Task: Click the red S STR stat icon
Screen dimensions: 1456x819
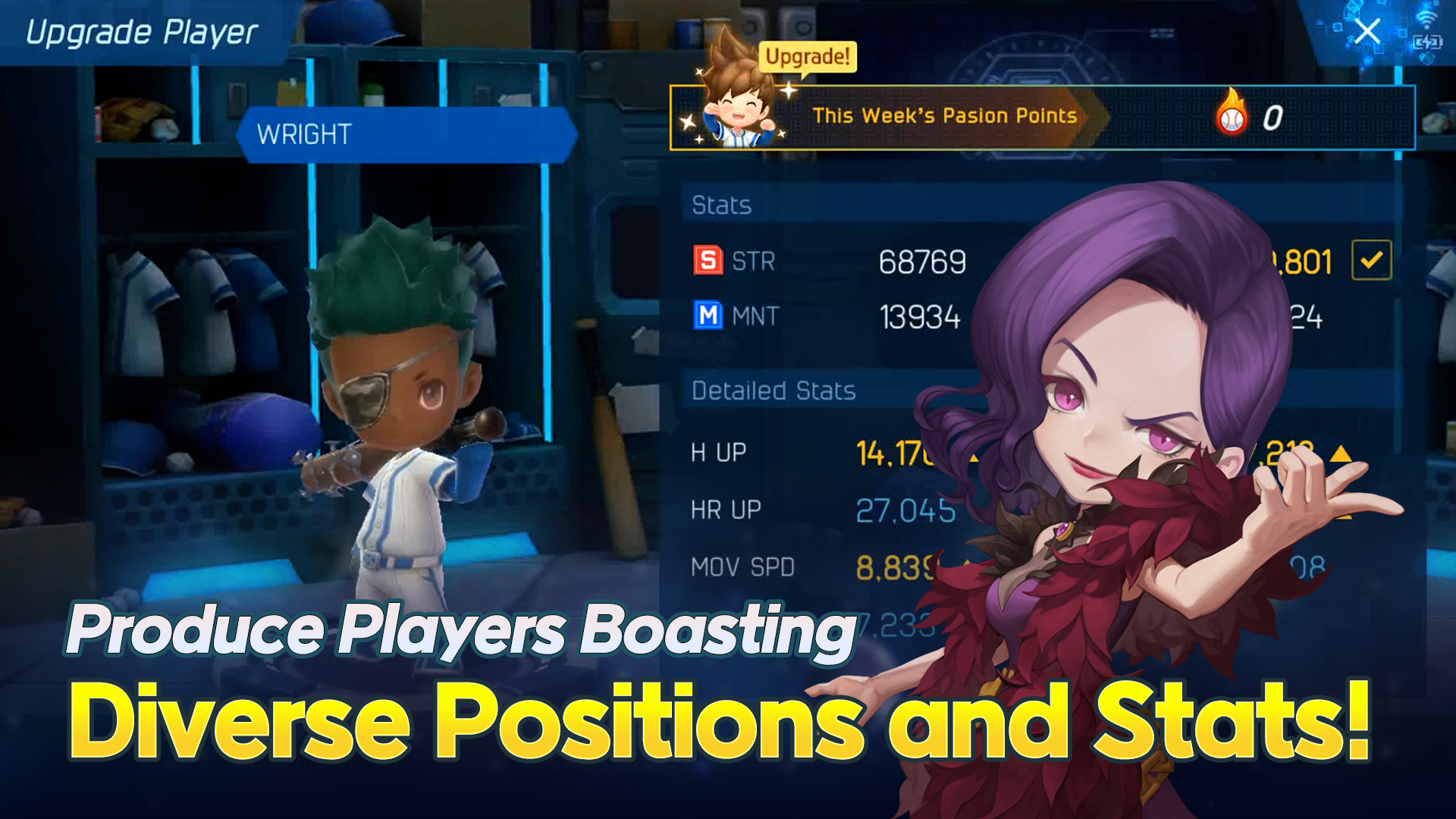Action: click(708, 261)
